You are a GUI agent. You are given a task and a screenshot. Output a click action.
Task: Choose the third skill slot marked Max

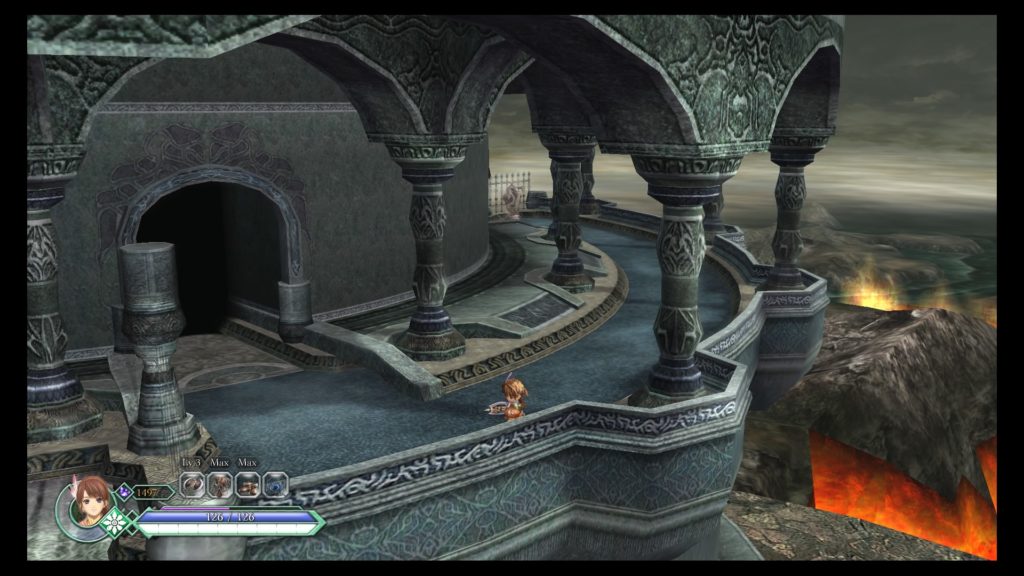click(247, 485)
